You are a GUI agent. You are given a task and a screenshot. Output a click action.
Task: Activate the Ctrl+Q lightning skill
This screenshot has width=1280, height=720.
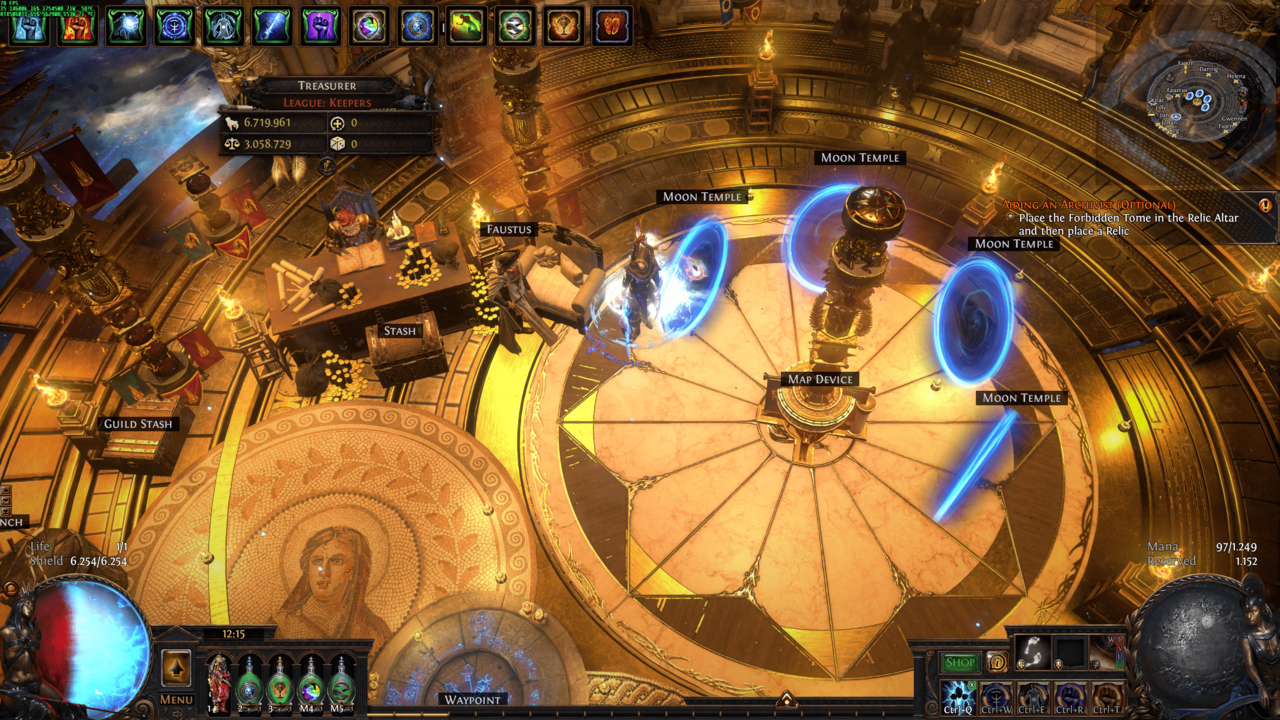[x=958, y=696]
